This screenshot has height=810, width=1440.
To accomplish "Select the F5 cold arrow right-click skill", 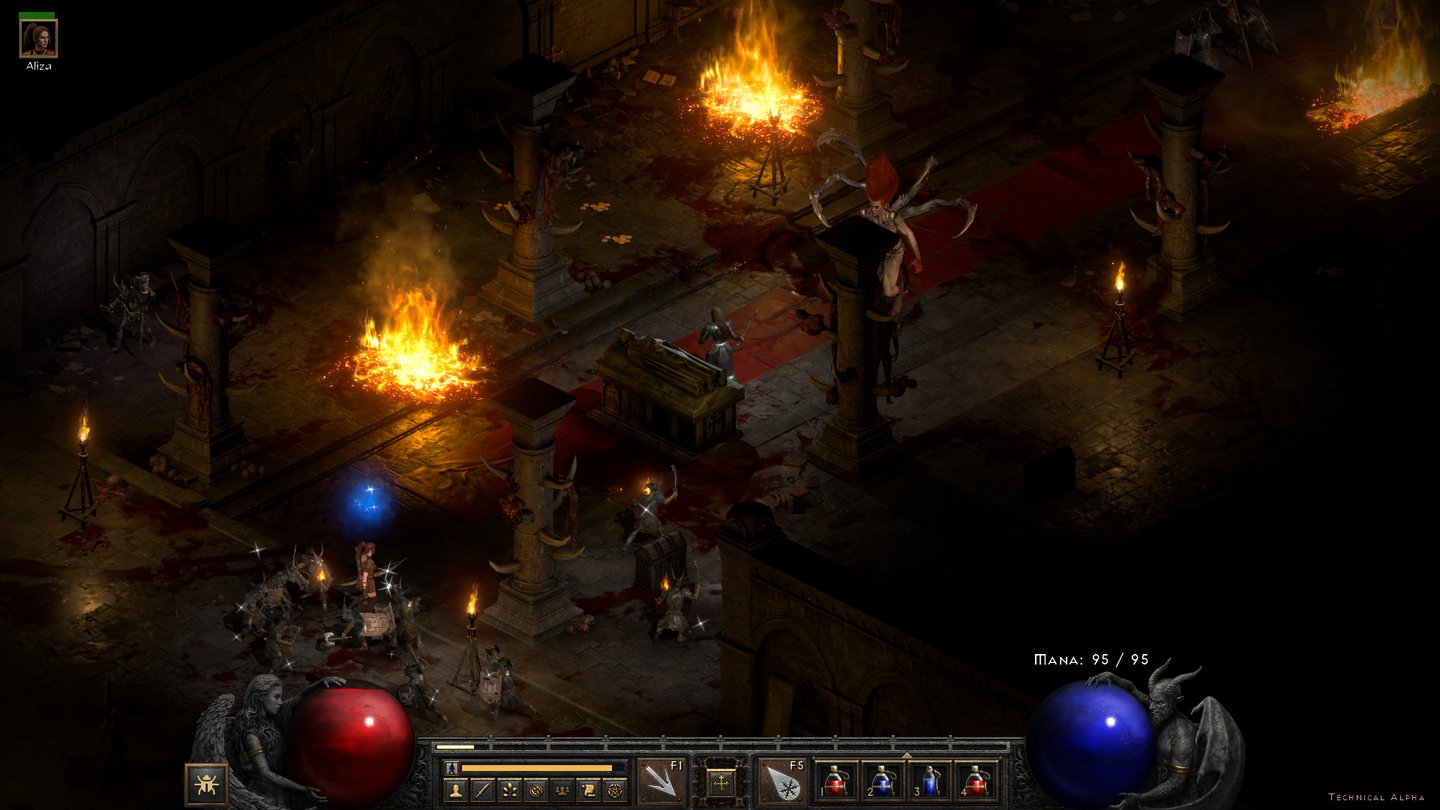I will point(781,781).
